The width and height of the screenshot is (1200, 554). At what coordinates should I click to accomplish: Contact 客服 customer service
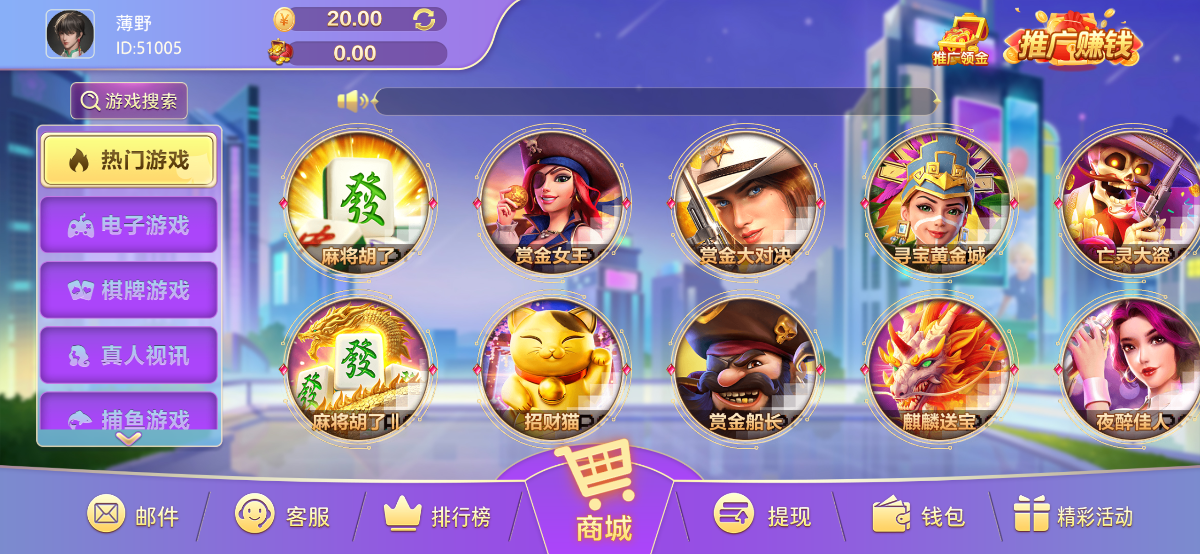(x=282, y=516)
